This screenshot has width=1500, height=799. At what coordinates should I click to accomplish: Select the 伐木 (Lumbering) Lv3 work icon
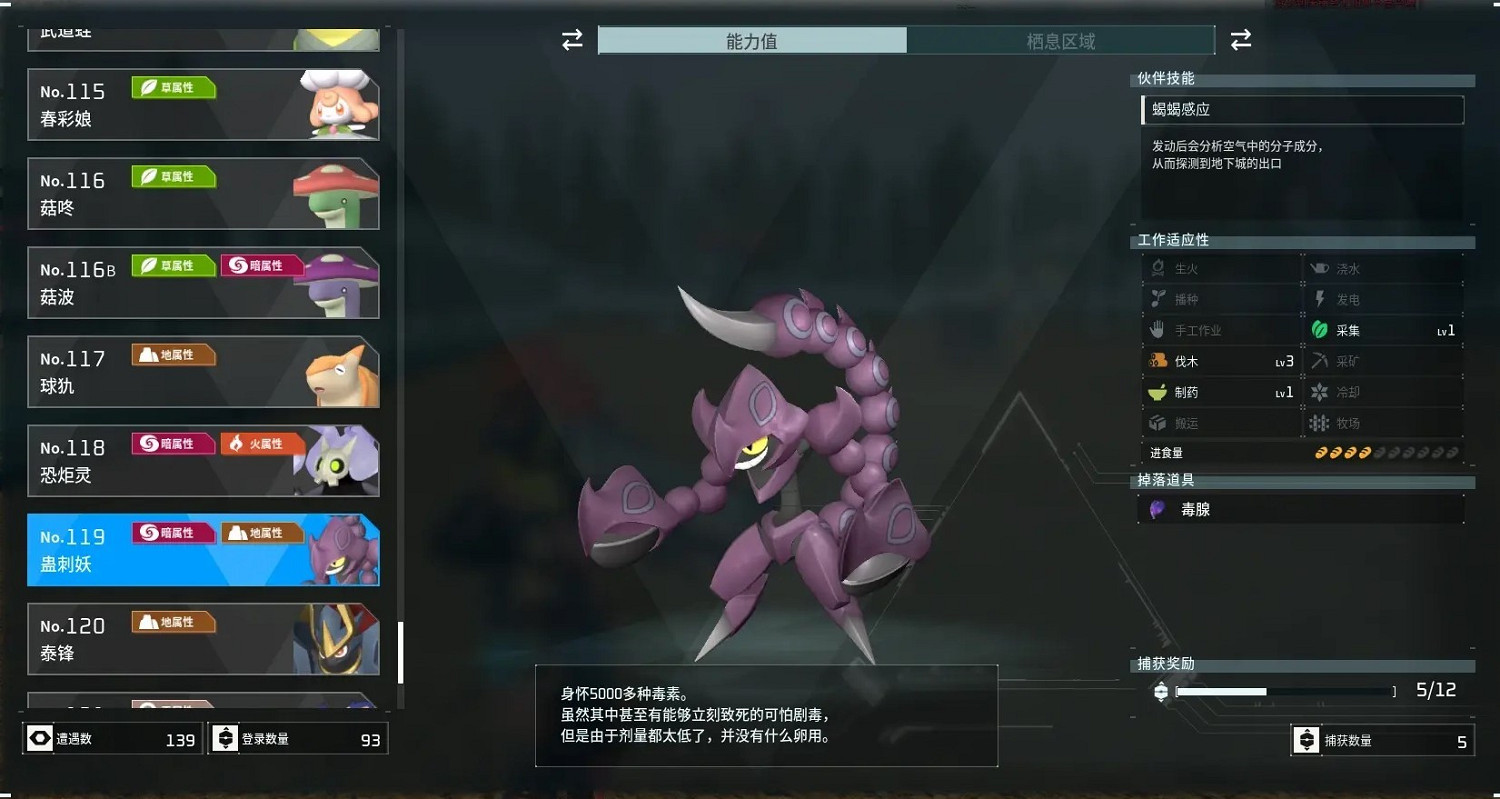(1160, 361)
